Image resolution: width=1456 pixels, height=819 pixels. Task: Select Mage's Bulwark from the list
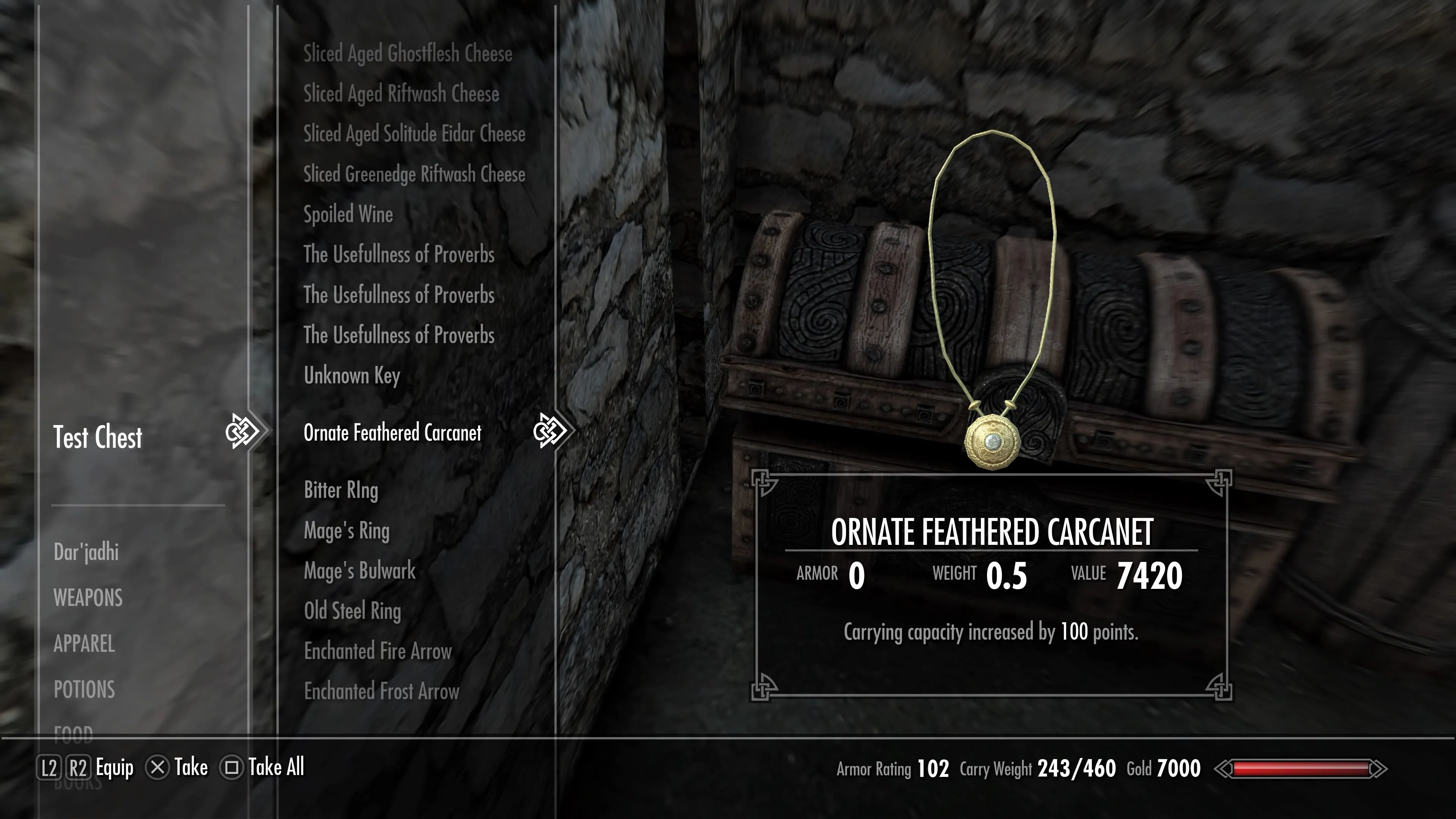[x=359, y=571]
